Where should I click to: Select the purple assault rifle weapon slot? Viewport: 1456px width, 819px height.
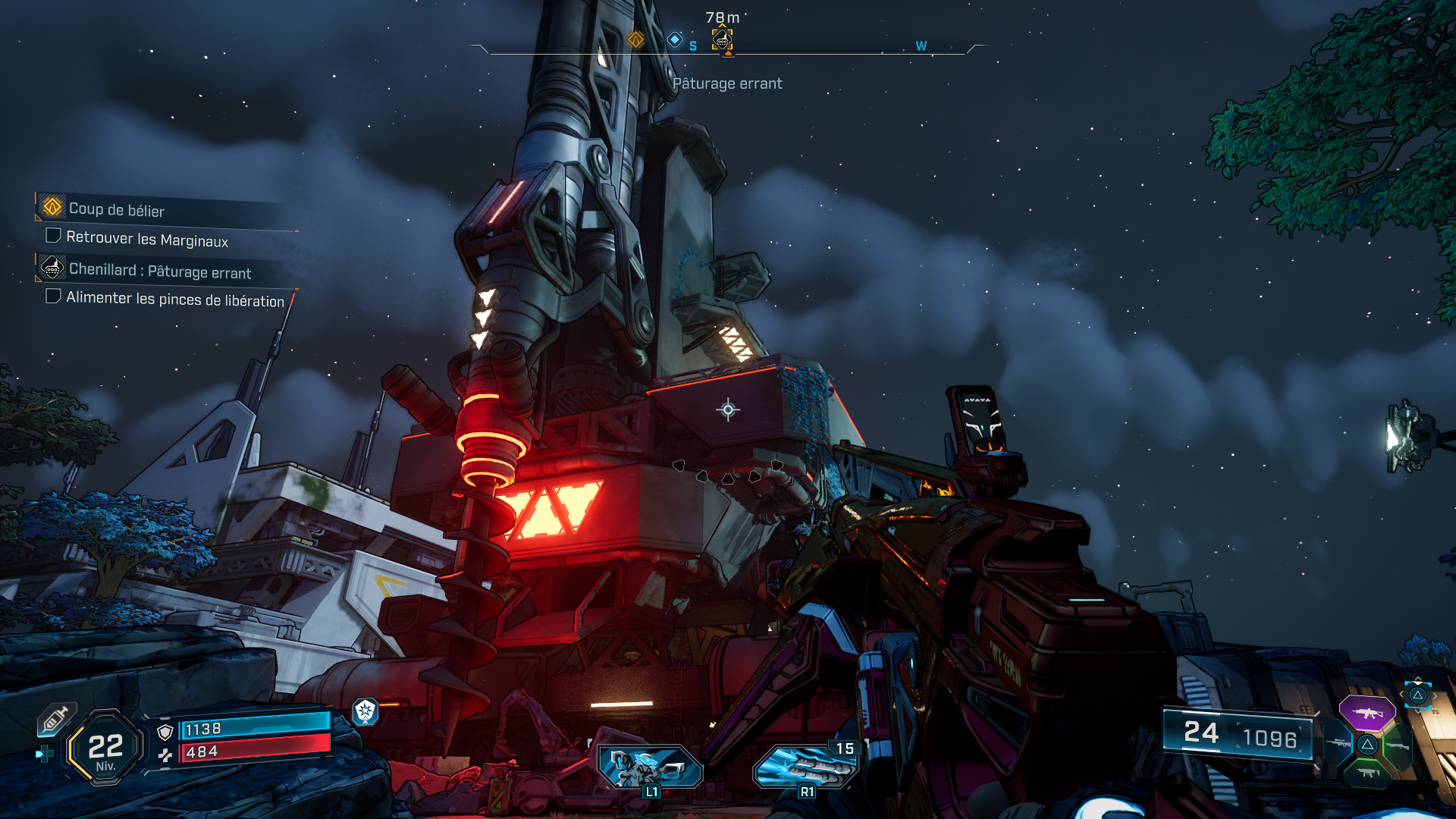1367,713
